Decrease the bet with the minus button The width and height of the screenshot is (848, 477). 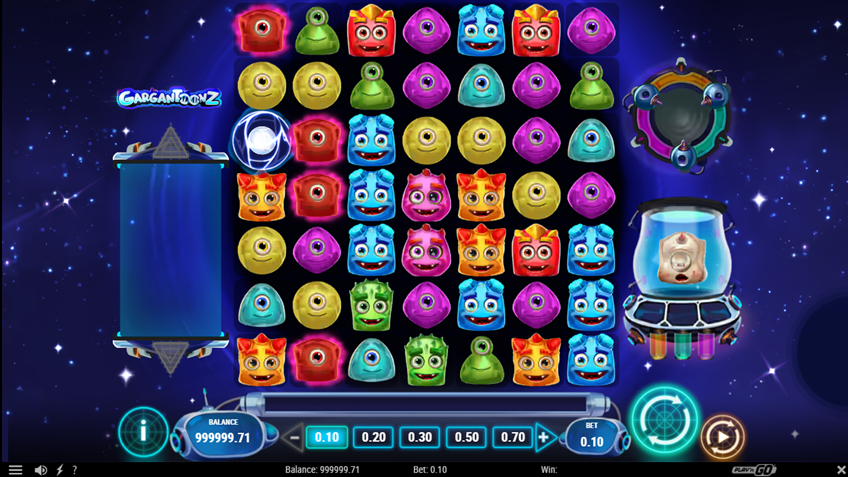[x=294, y=437]
